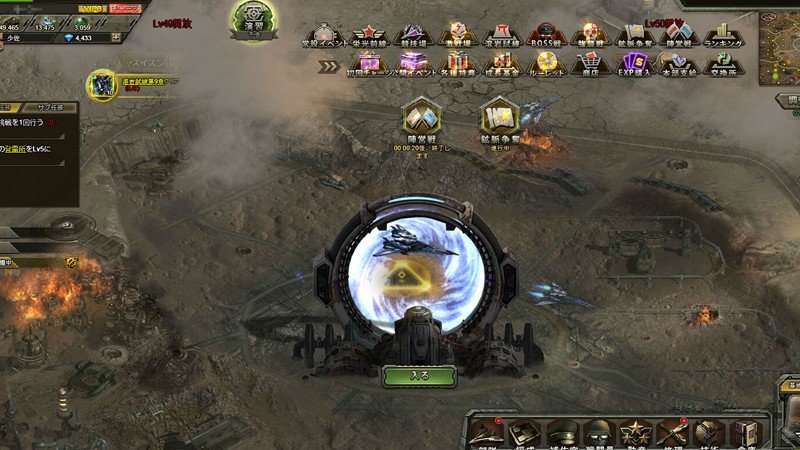Open the BOSS戦 menu
This screenshot has width=800, height=450.
546,36
